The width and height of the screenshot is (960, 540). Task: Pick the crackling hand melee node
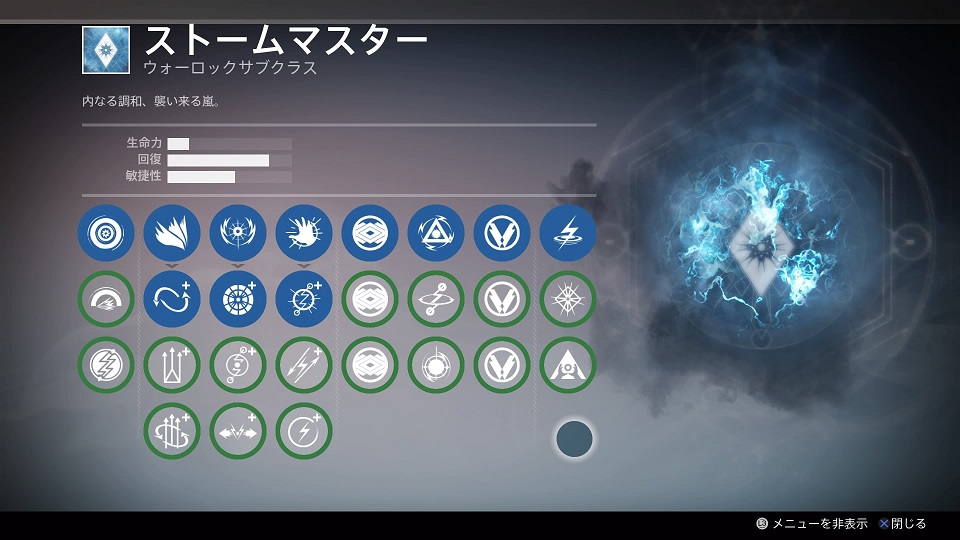pos(304,234)
